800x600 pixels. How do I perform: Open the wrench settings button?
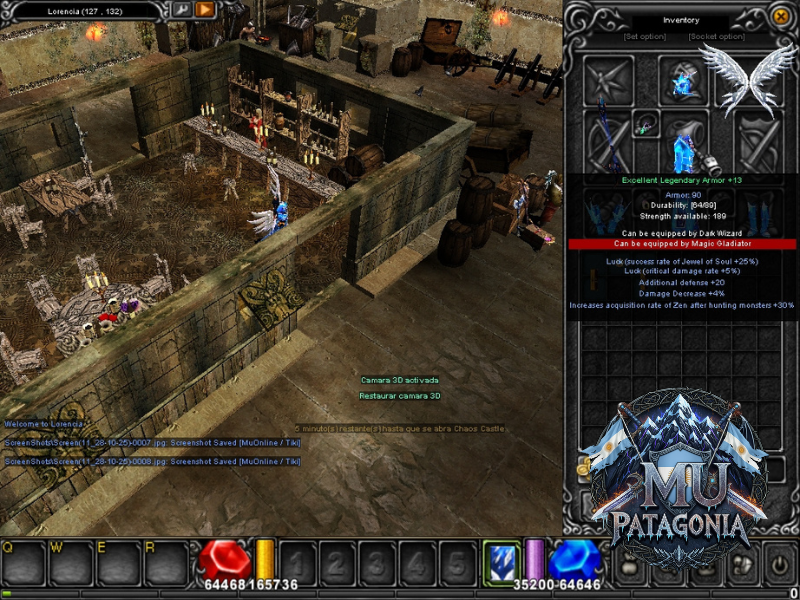click(182, 10)
